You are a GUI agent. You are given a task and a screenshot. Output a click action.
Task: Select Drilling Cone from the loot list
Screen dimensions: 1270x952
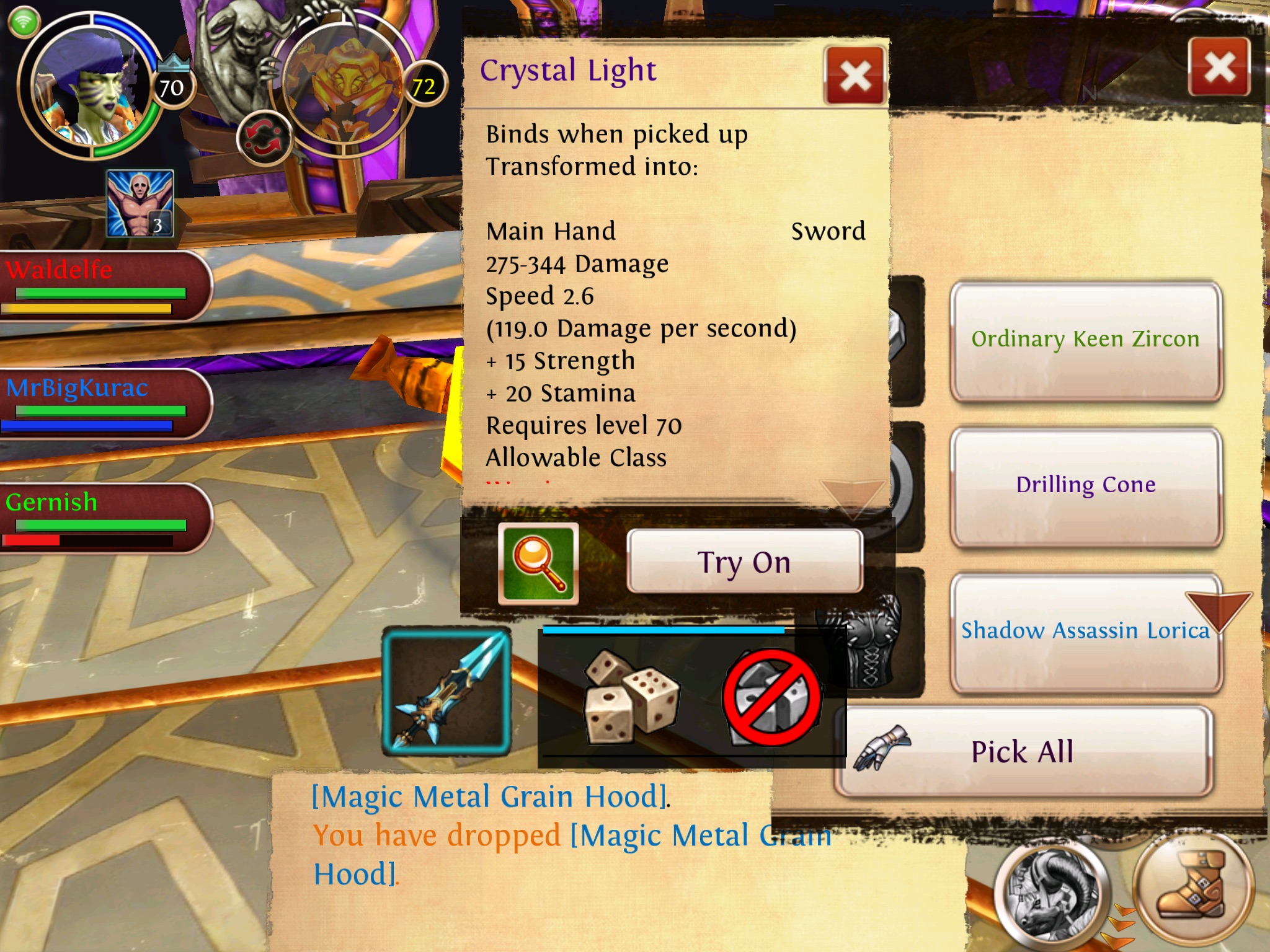(x=1085, y=485)
